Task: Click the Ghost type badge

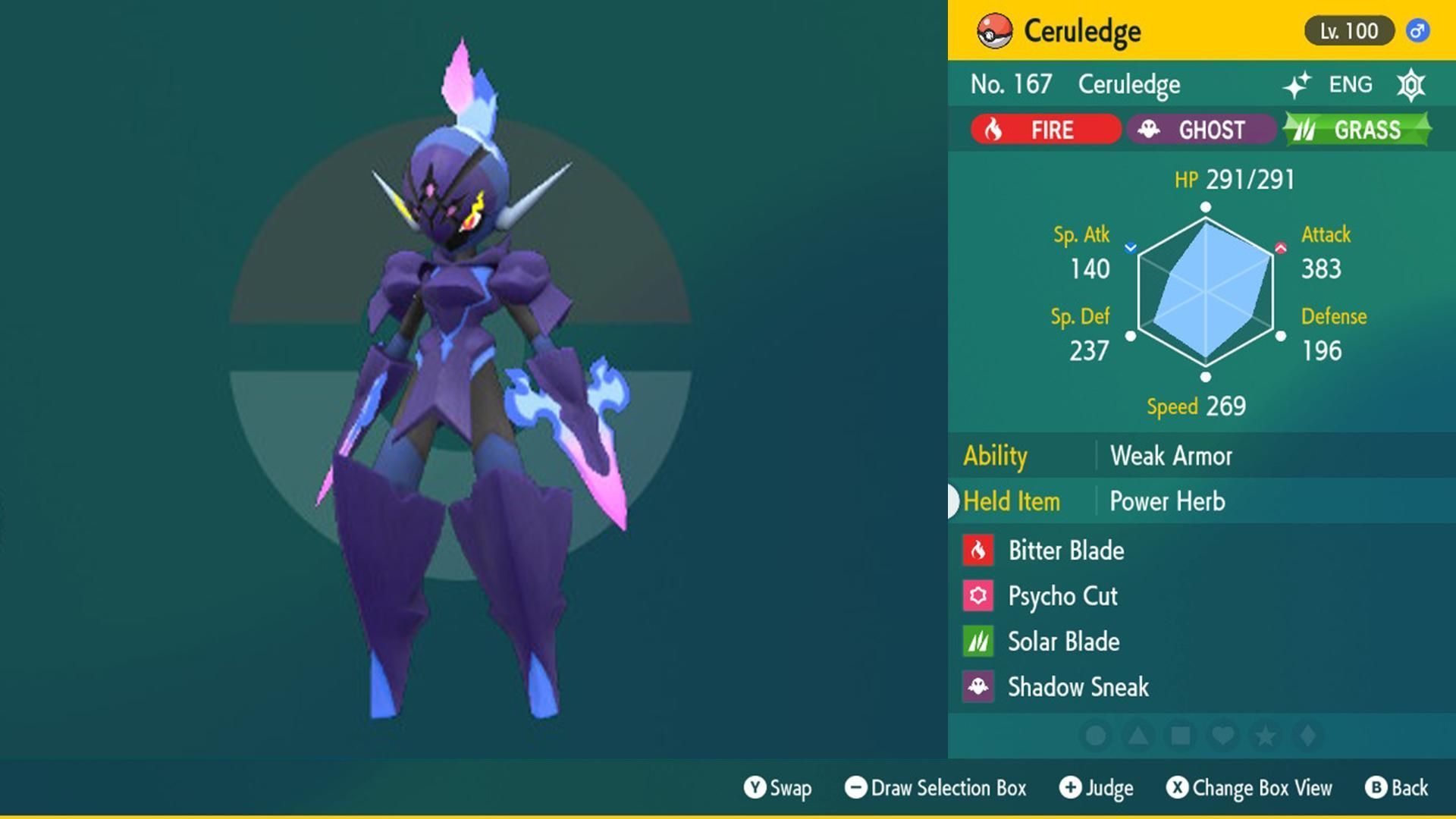Action: (x=1200, y=130)
